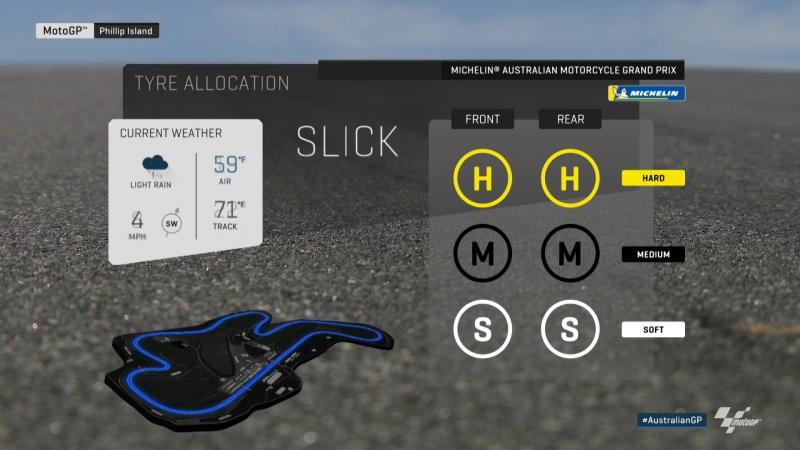Pick the soft front tyre
800x450 pixels.
click(482, 328)
